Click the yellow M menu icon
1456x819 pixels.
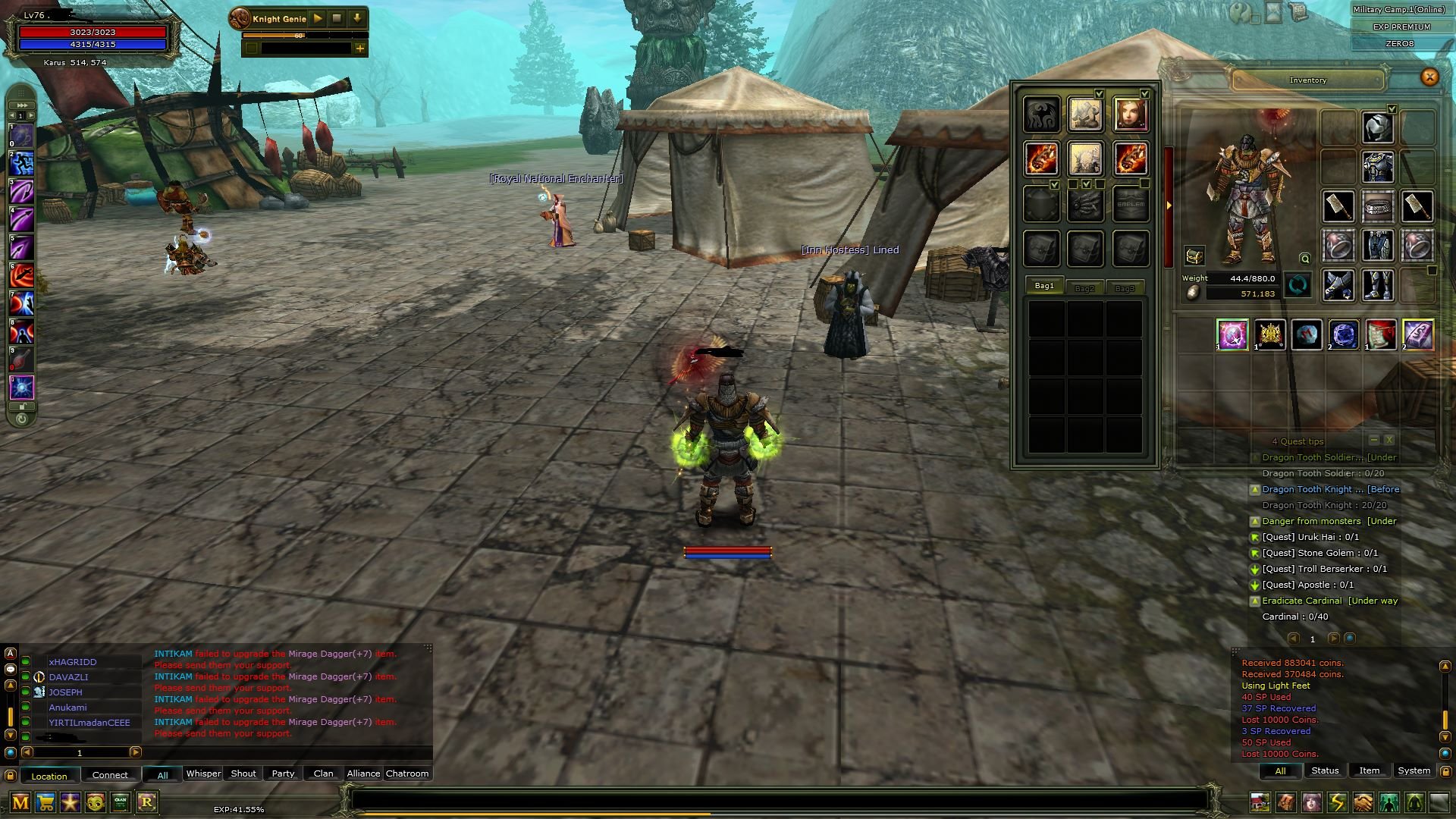20,802
